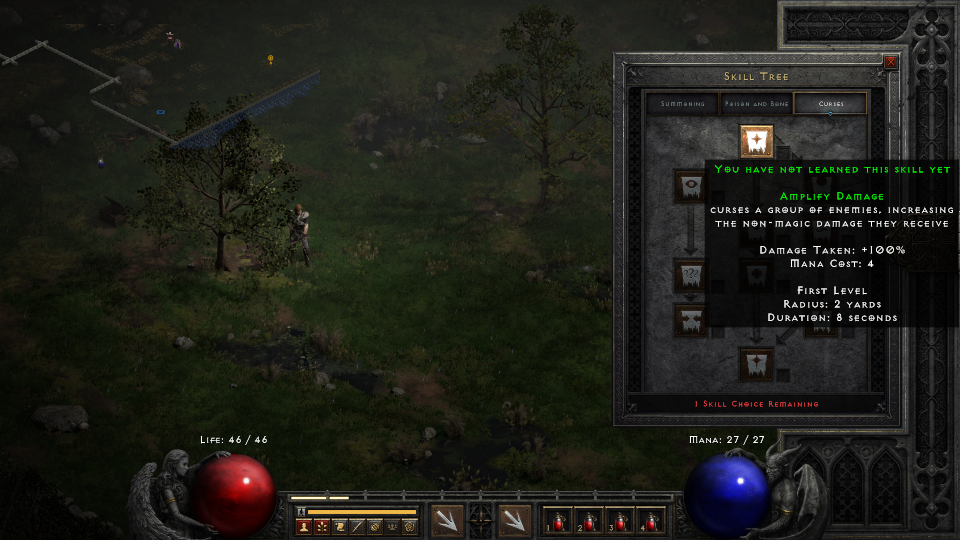Use the healing potion in belt slot 1

557,521
